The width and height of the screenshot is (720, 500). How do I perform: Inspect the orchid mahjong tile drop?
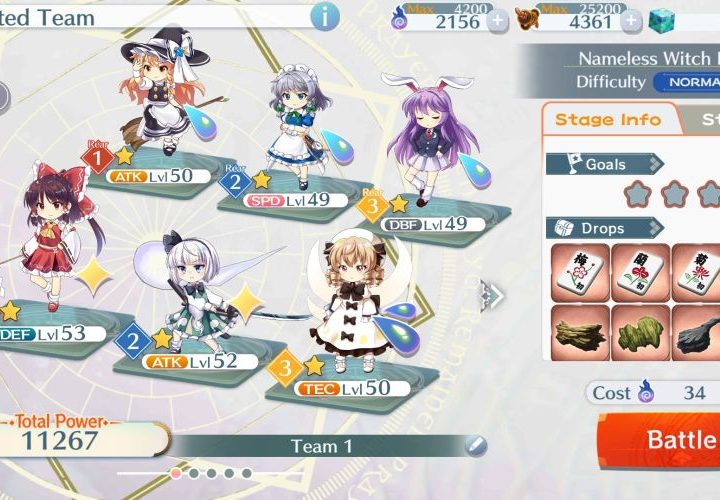(x=638, y=271)
